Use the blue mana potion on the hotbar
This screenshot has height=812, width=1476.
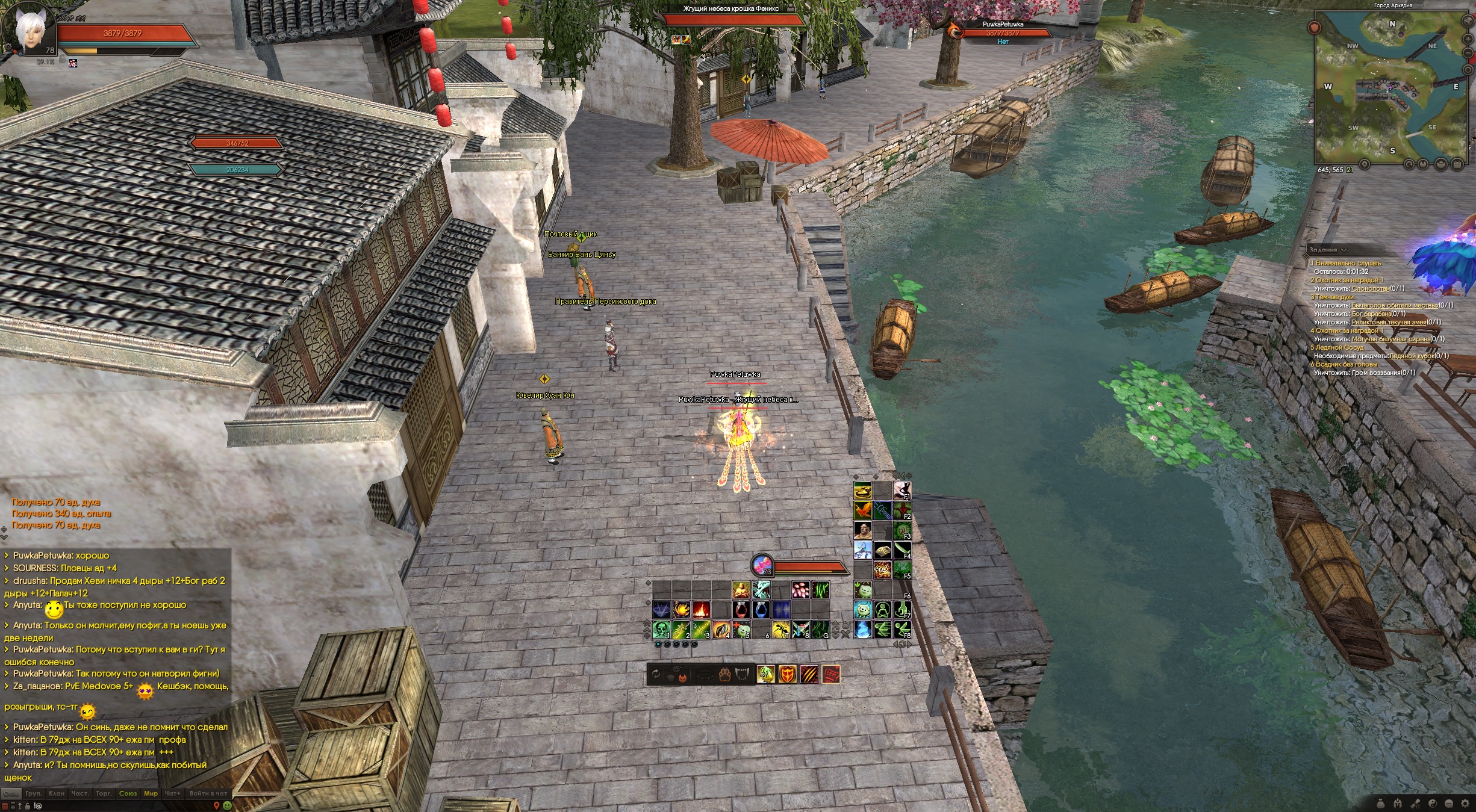pyautogui.click(x=761, y=610)
